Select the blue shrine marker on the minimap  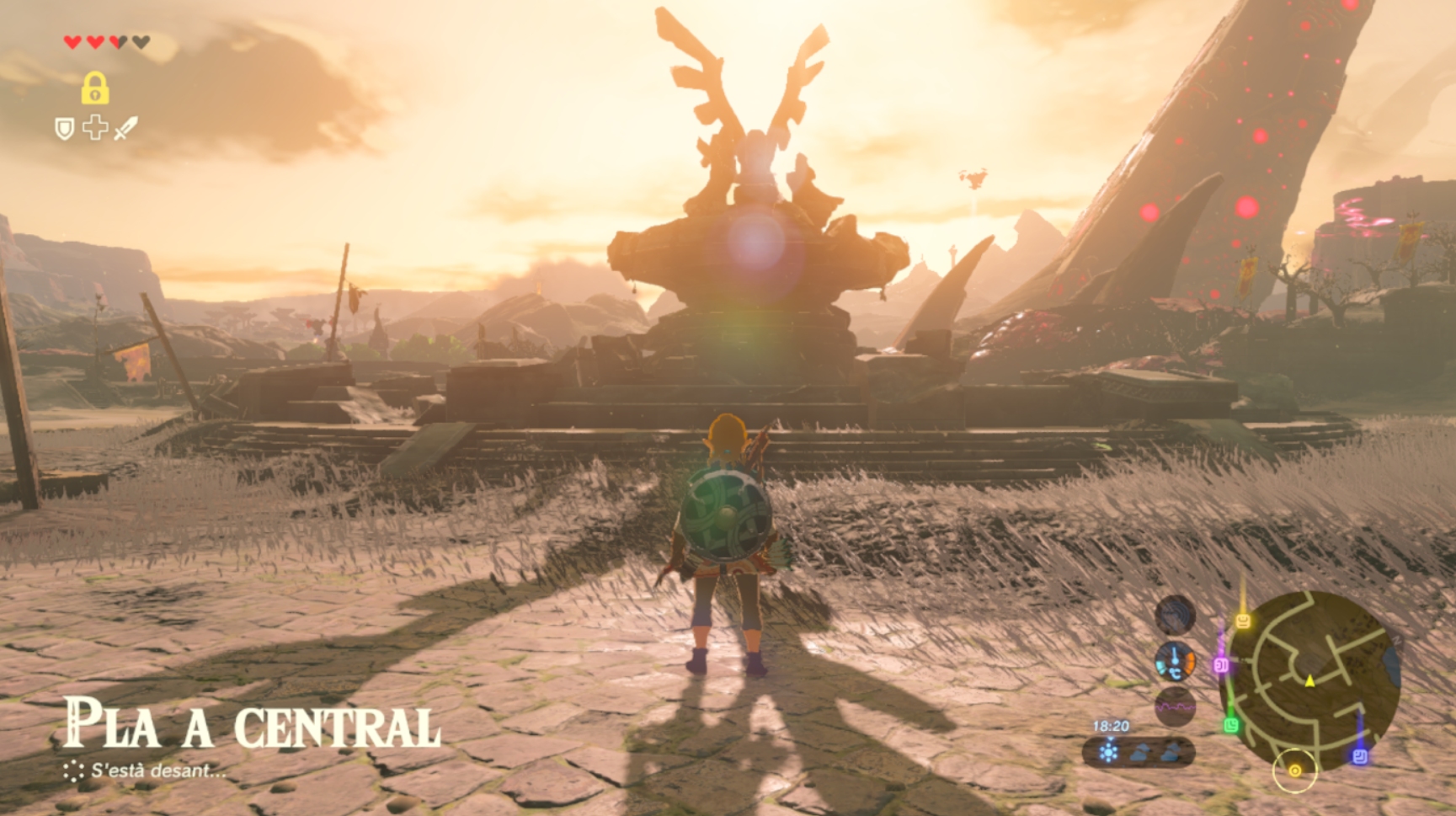click(1359, 756)
